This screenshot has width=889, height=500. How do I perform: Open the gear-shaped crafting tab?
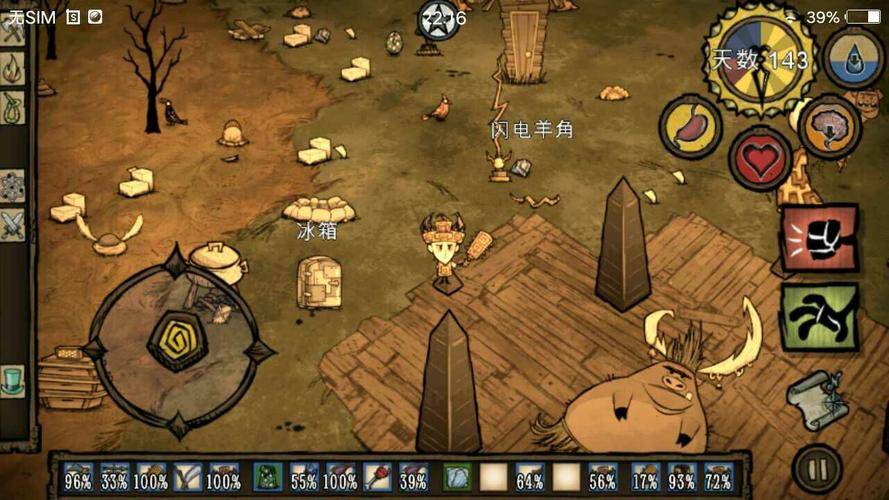12,185
